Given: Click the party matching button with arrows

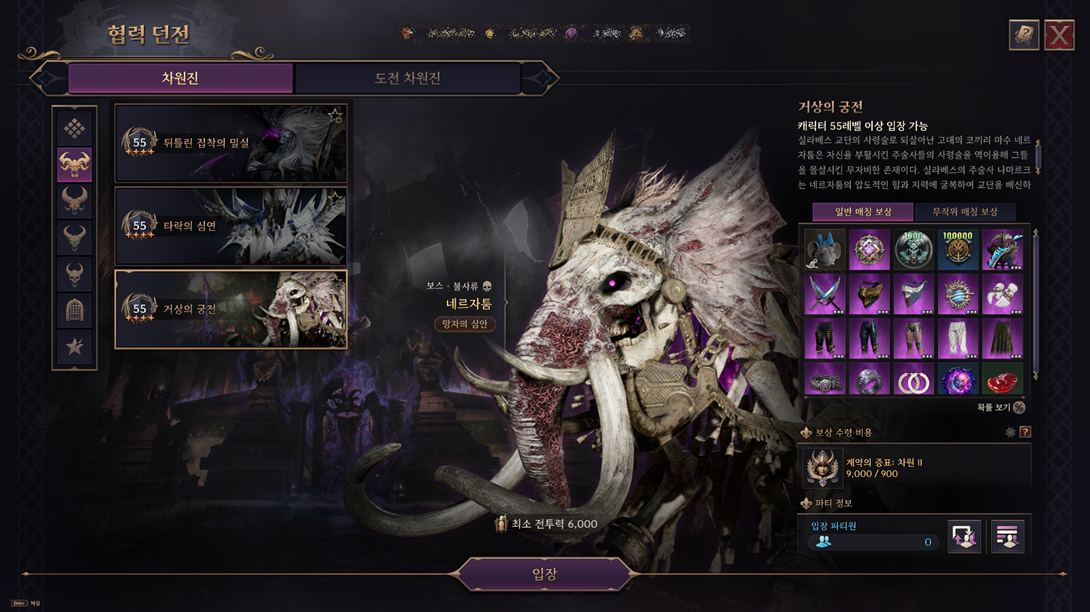Looking at the screenshot, I should 964,537.
